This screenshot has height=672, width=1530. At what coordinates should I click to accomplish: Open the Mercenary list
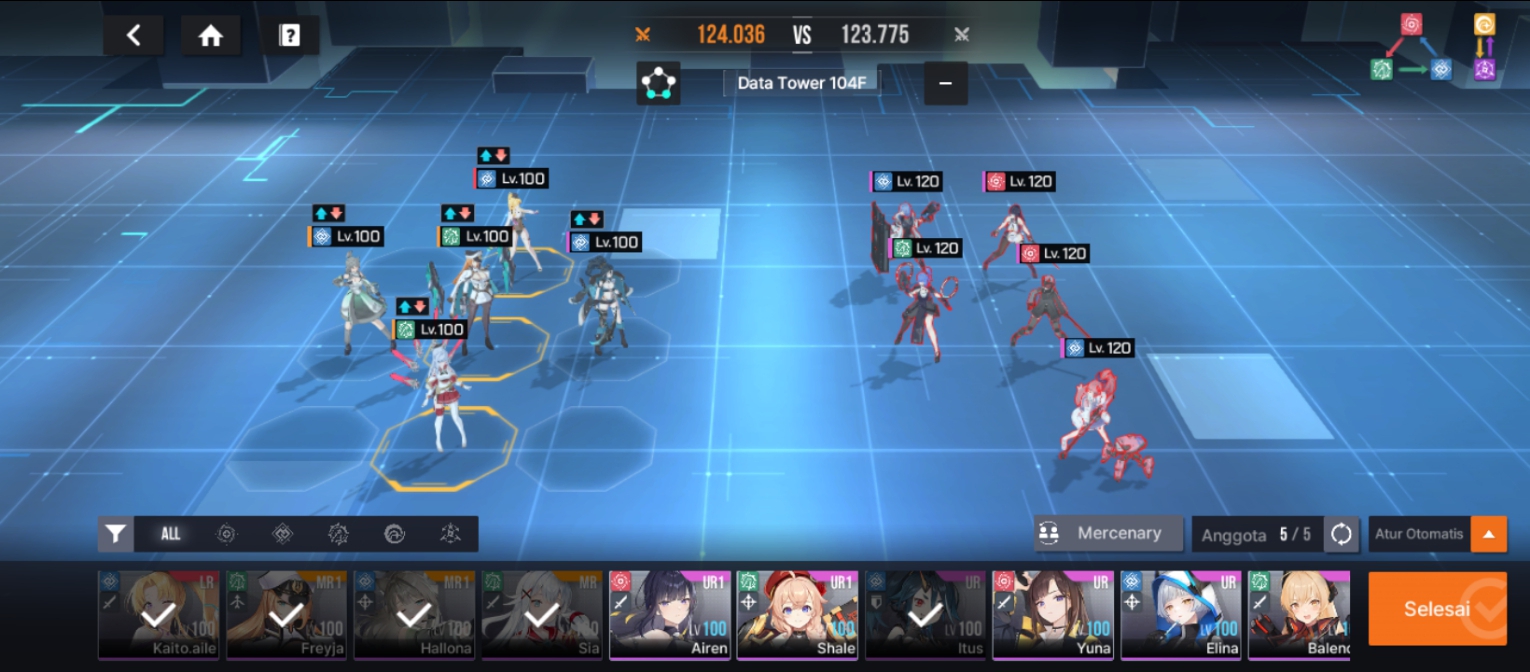(x=1108, y=533)
